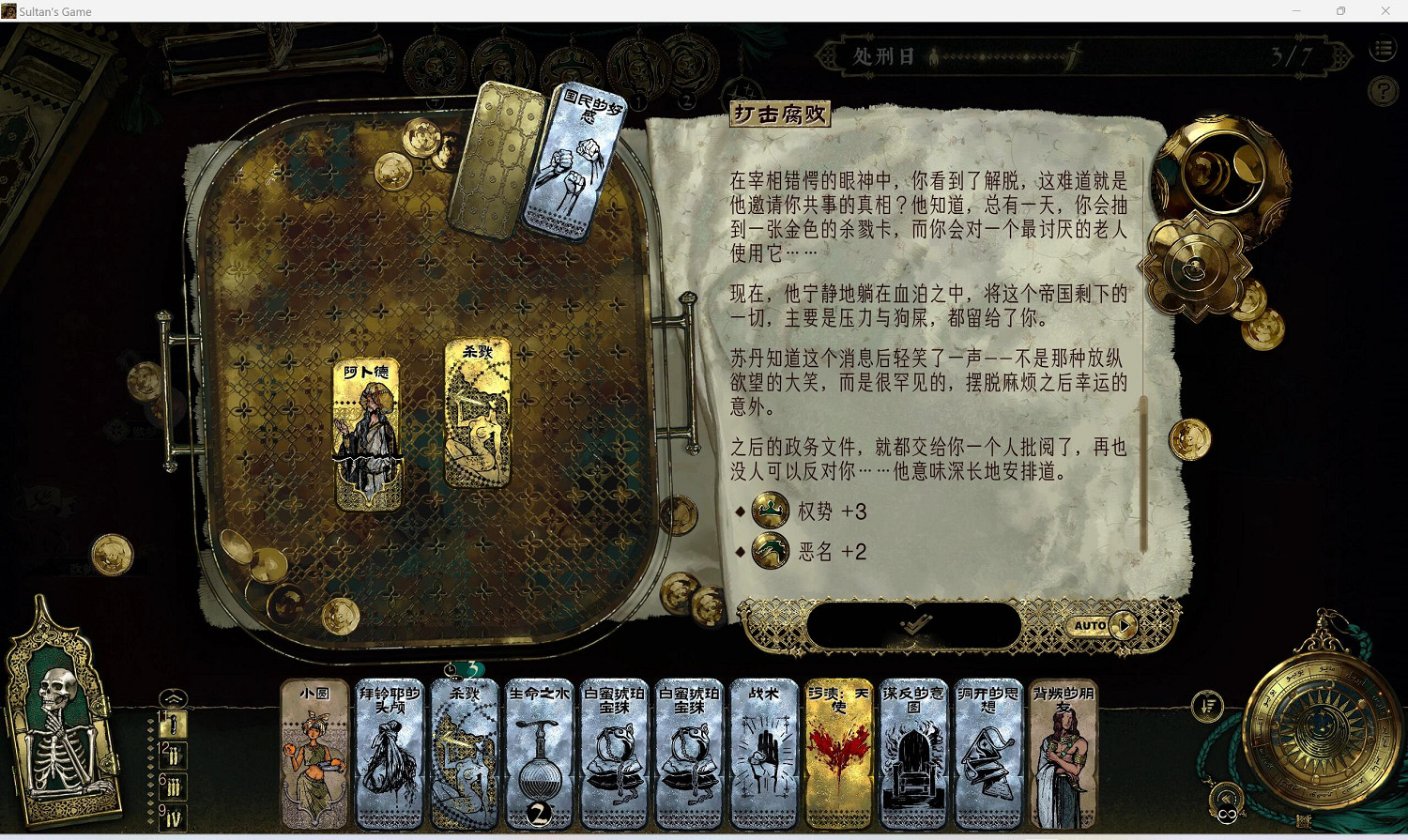Click the infinity rewind icon near the astrolabe

click(x=1228, y=811)
